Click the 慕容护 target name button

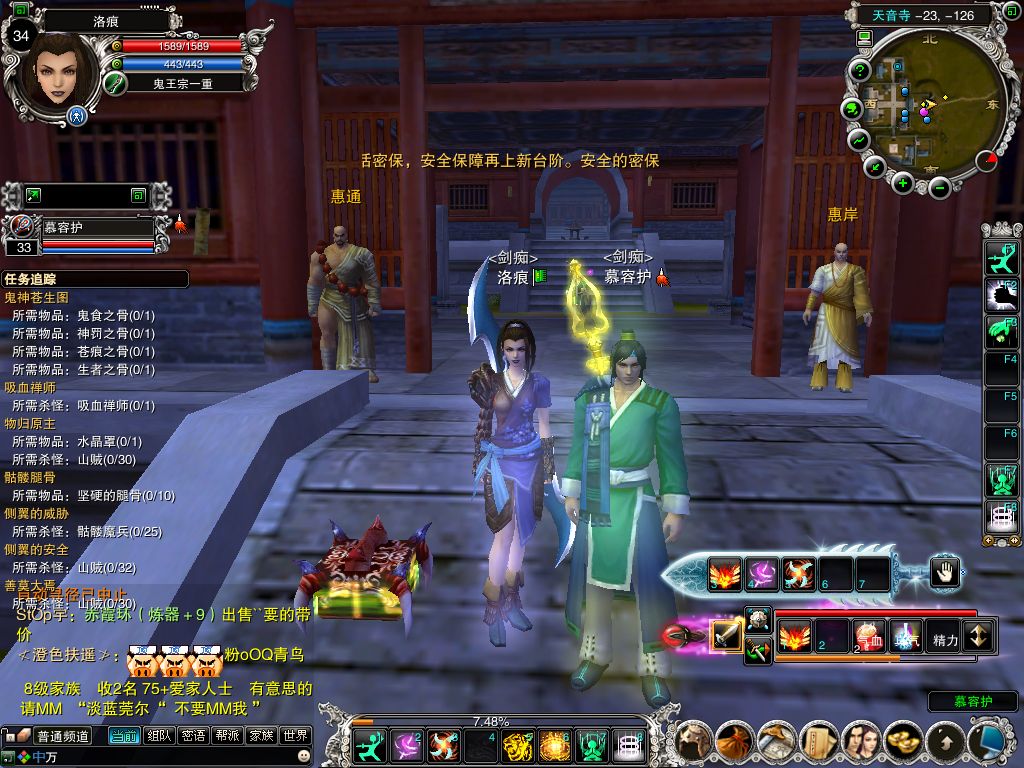tap(972, 702)
